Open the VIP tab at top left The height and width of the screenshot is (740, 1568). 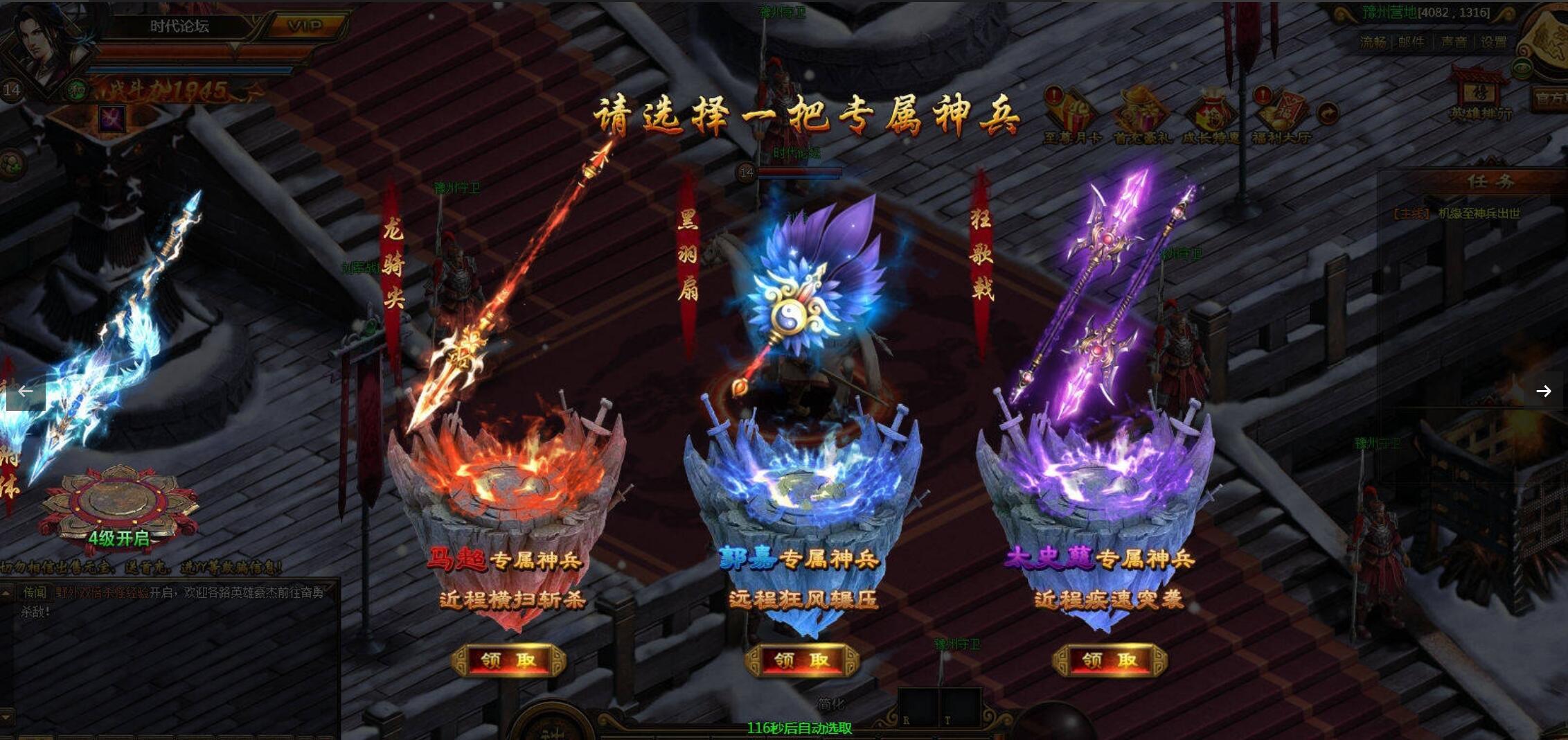(305, 25)
